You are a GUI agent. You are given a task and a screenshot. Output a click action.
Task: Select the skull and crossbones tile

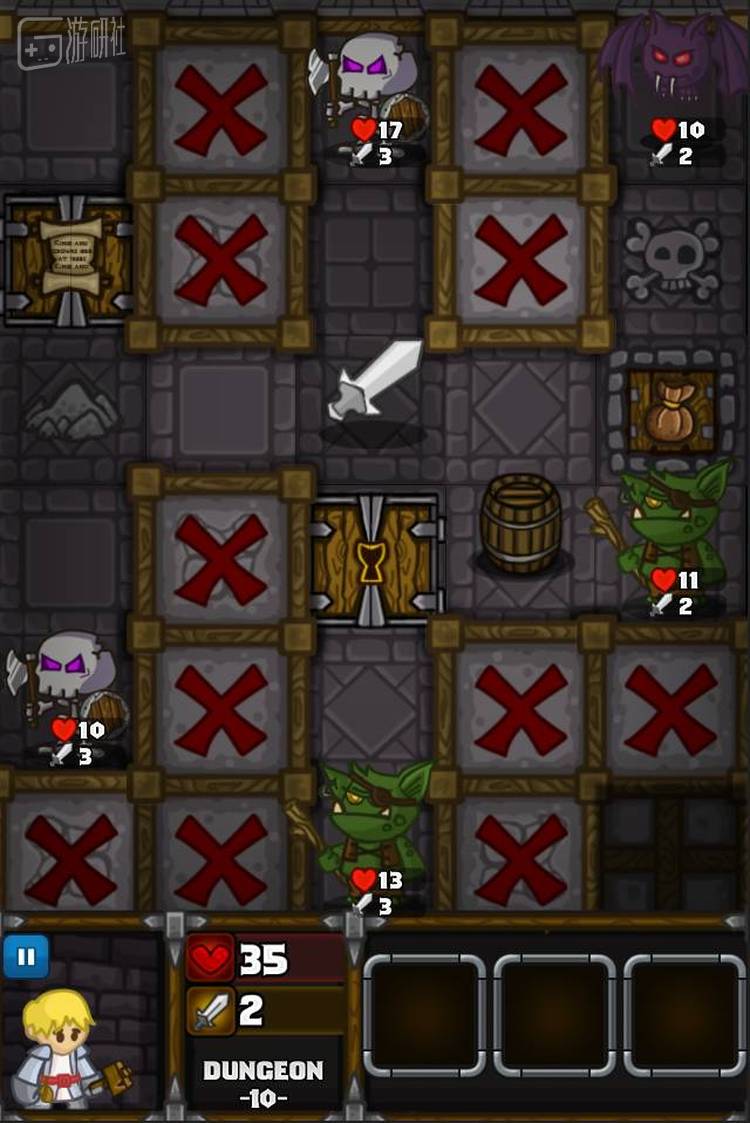tap(672, 259)
